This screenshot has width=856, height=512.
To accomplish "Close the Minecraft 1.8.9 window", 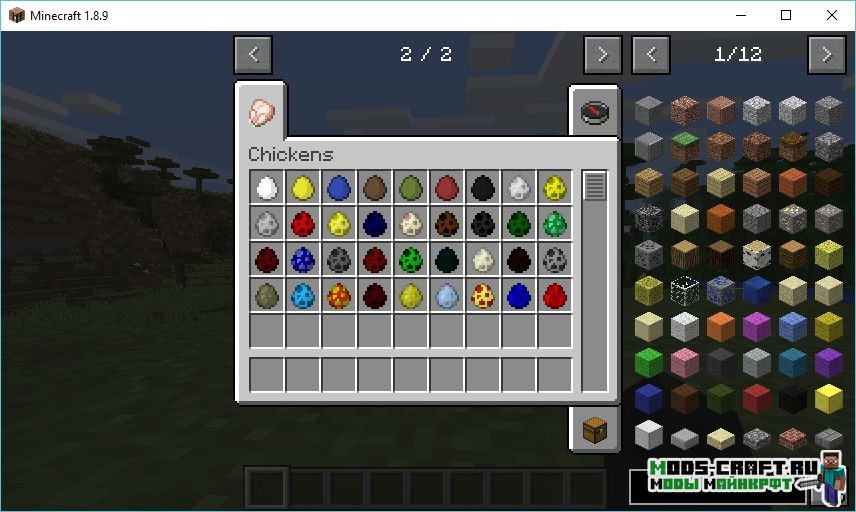I will coord(832,15).
